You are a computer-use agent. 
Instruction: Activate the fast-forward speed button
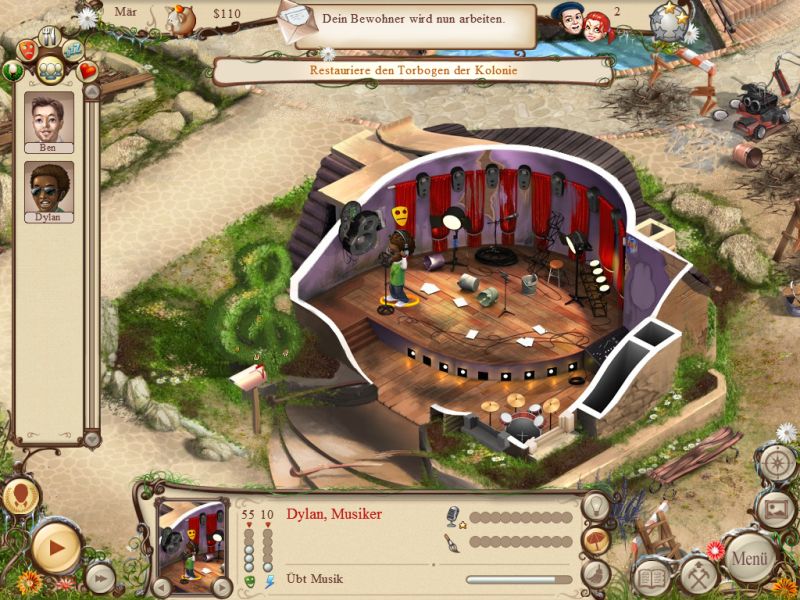tap(99, 577)
